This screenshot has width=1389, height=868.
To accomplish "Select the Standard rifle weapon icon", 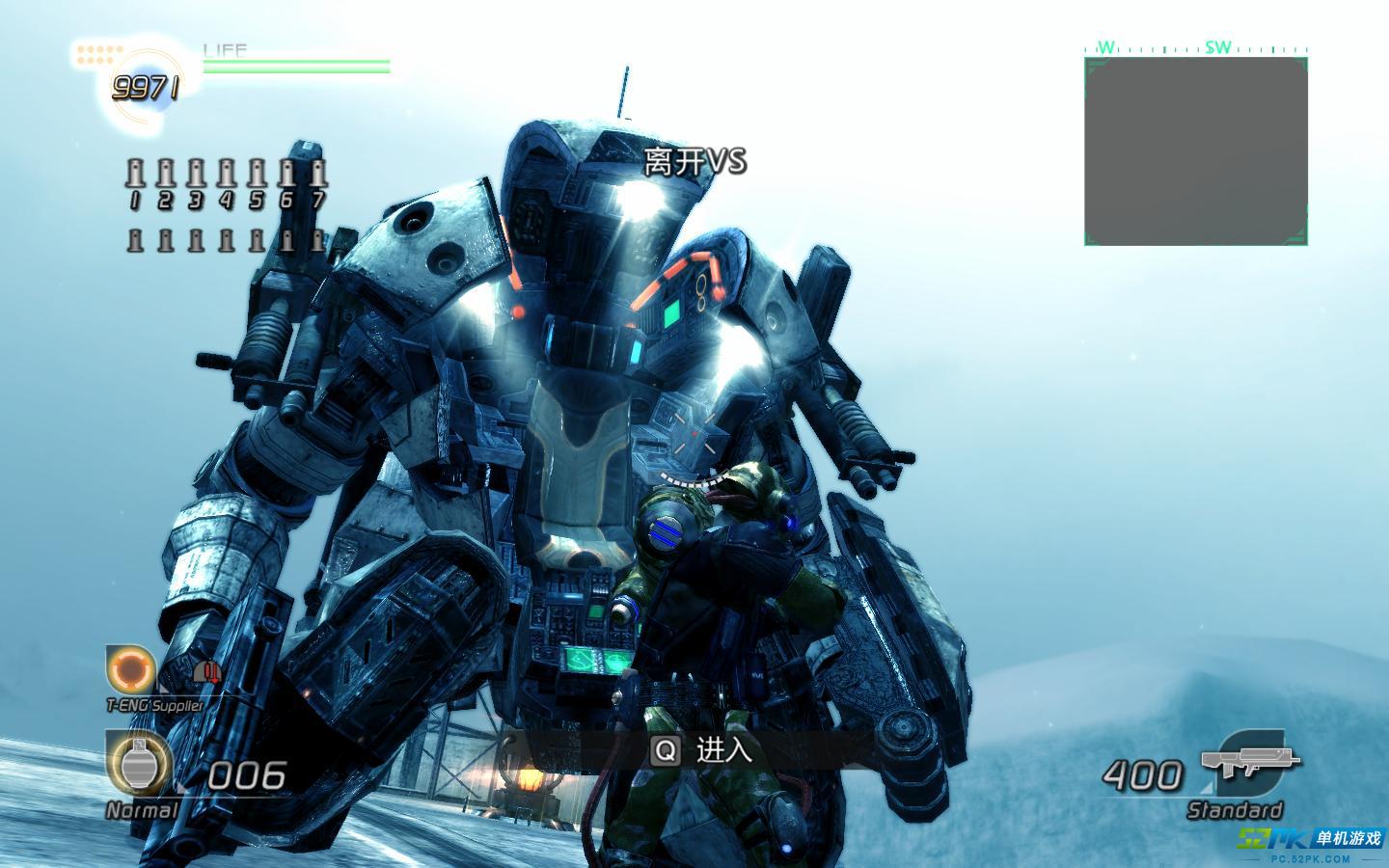I will coord(1244,760).
